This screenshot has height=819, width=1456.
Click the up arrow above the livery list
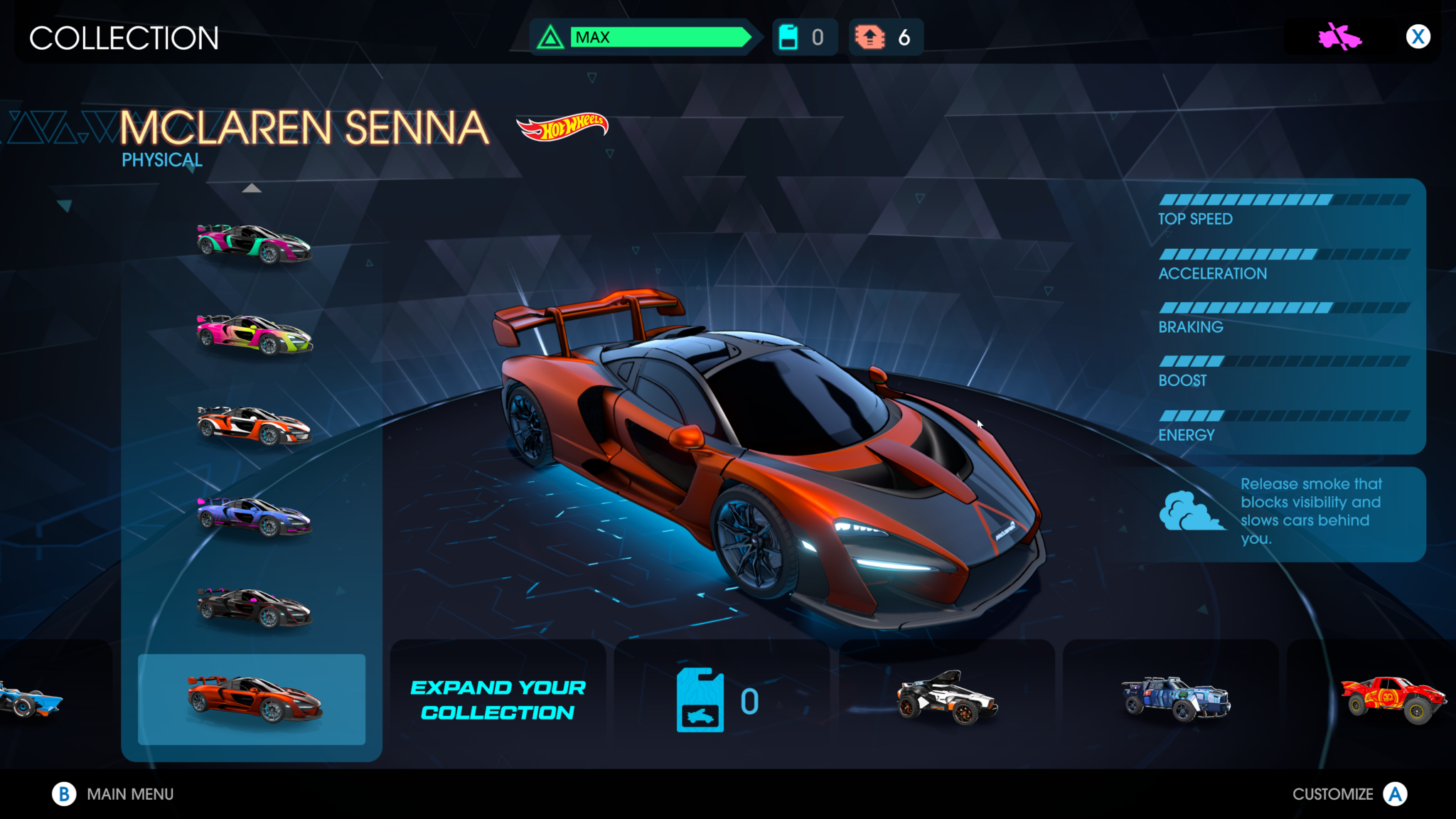252,188
